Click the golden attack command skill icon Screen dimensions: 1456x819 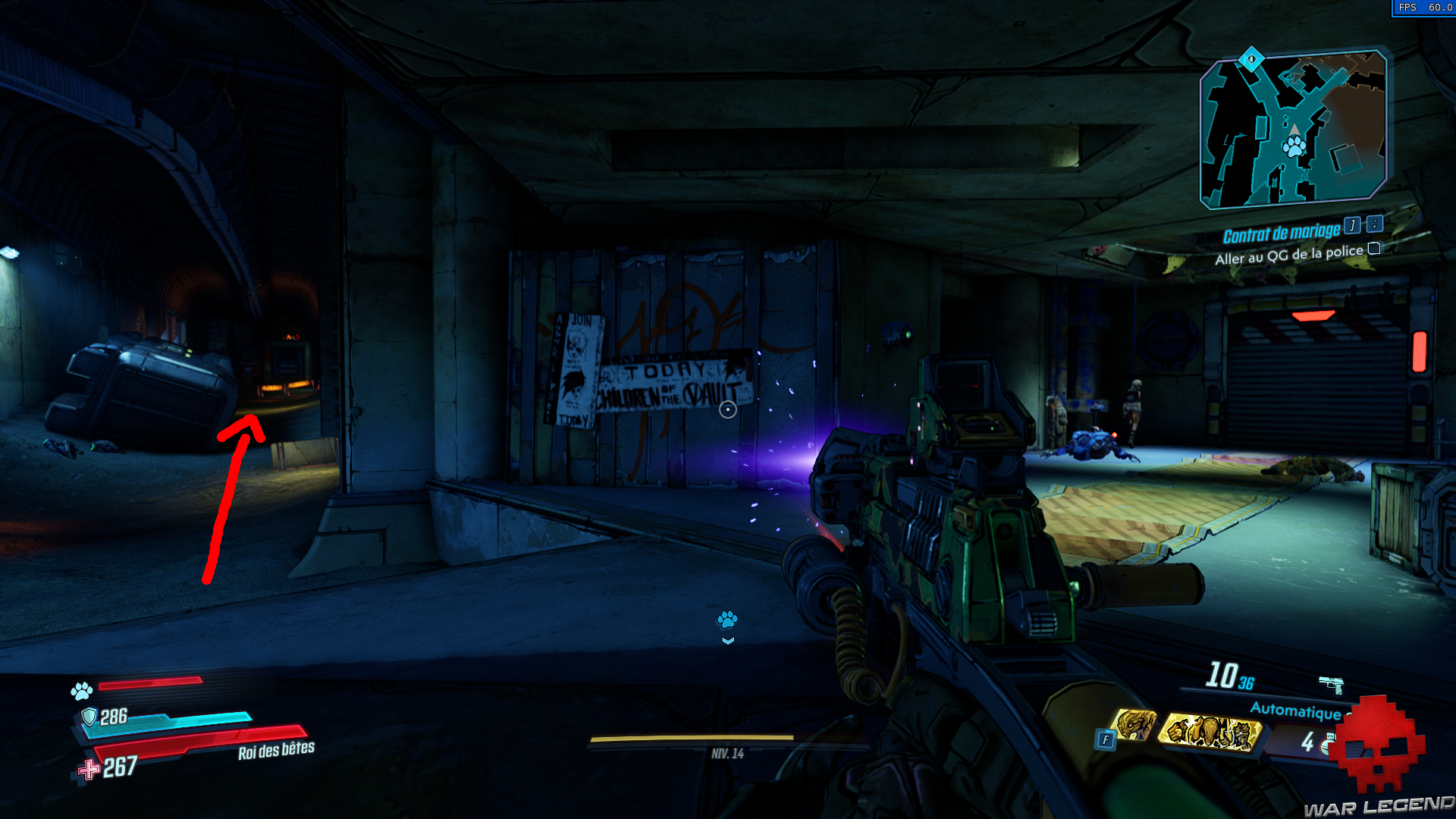(x=1210, y=733)
